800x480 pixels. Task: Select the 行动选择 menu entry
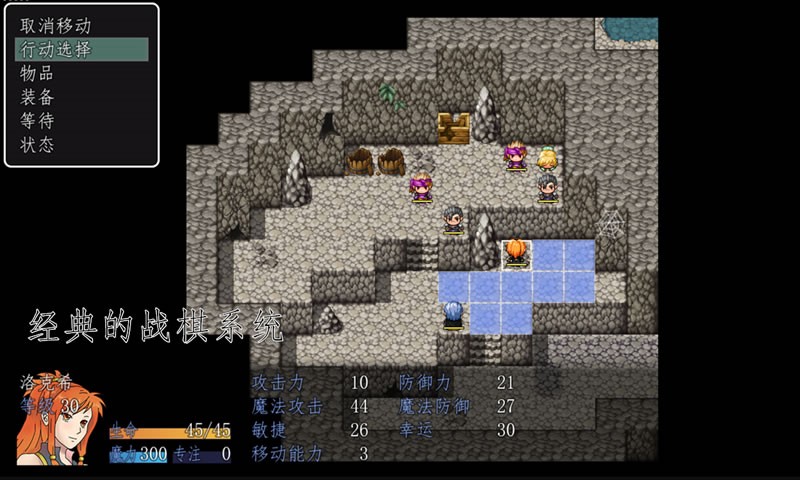coord(56,50)
